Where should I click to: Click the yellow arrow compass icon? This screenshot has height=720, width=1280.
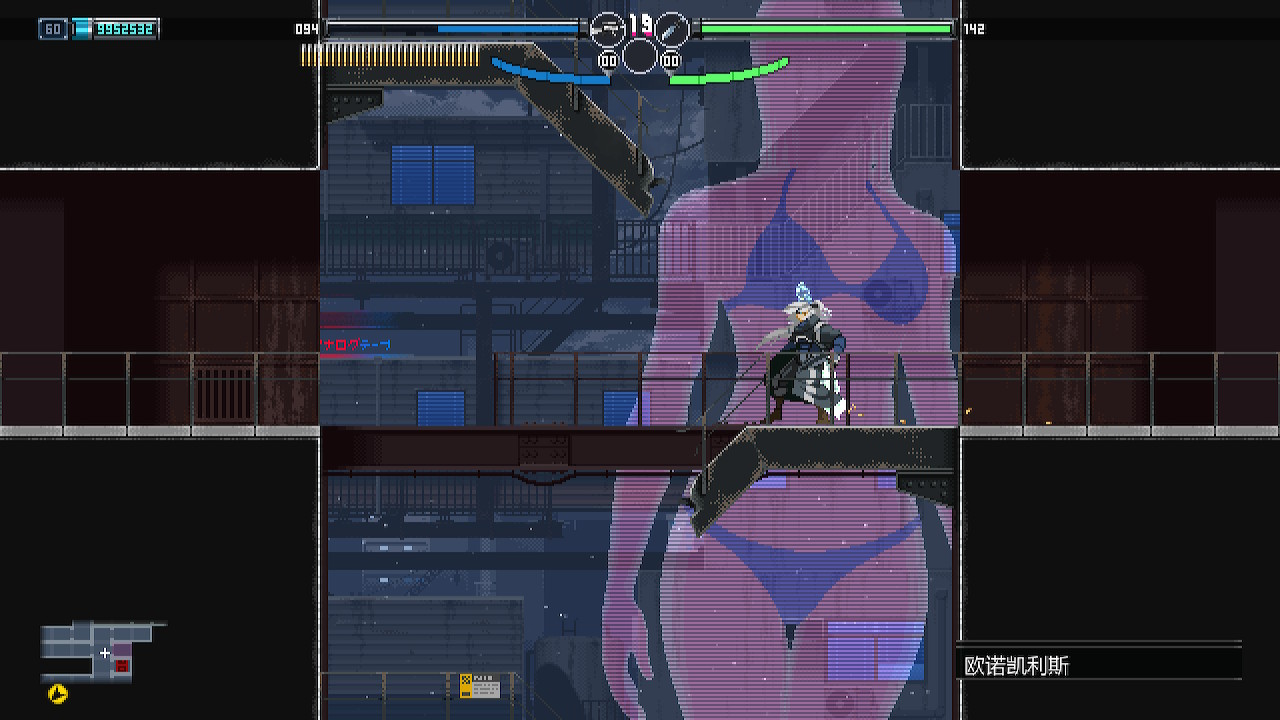tap(58, 694)
